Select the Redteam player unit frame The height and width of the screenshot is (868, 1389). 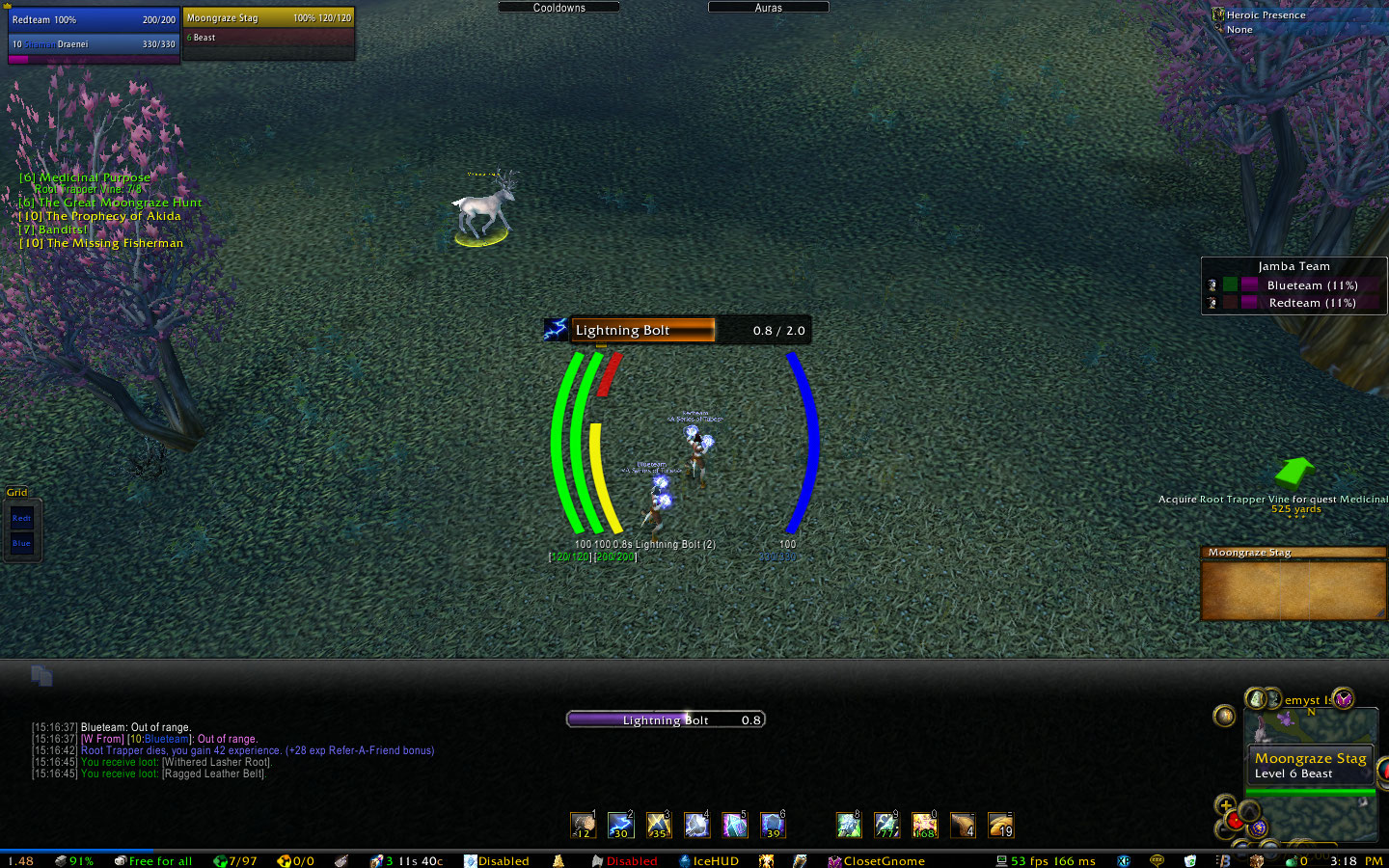coord(94,19)
